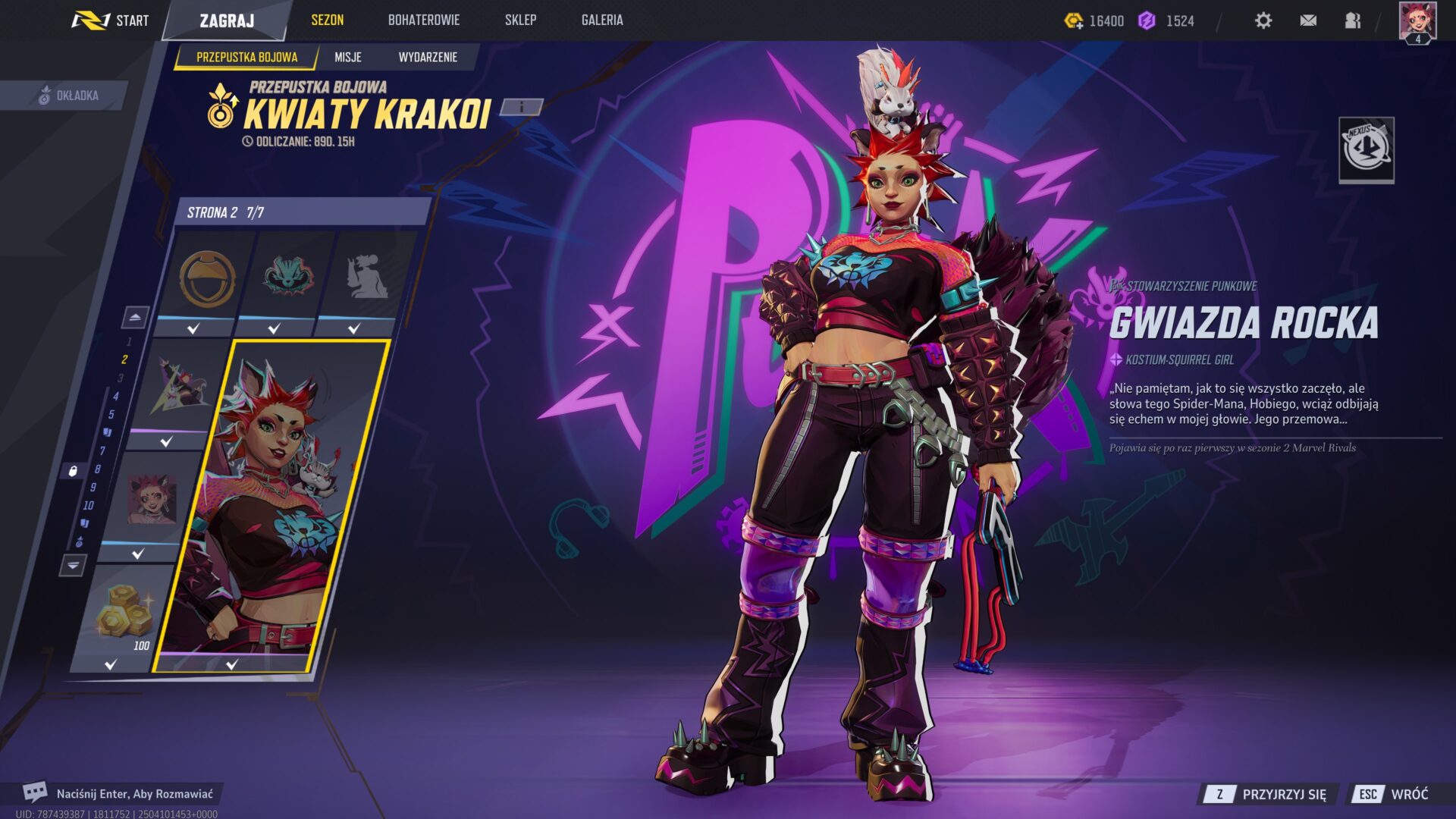This screenshot has height=819, width=1456.
Task: Switch to the MISJE sub-tab
Action: 348,57
